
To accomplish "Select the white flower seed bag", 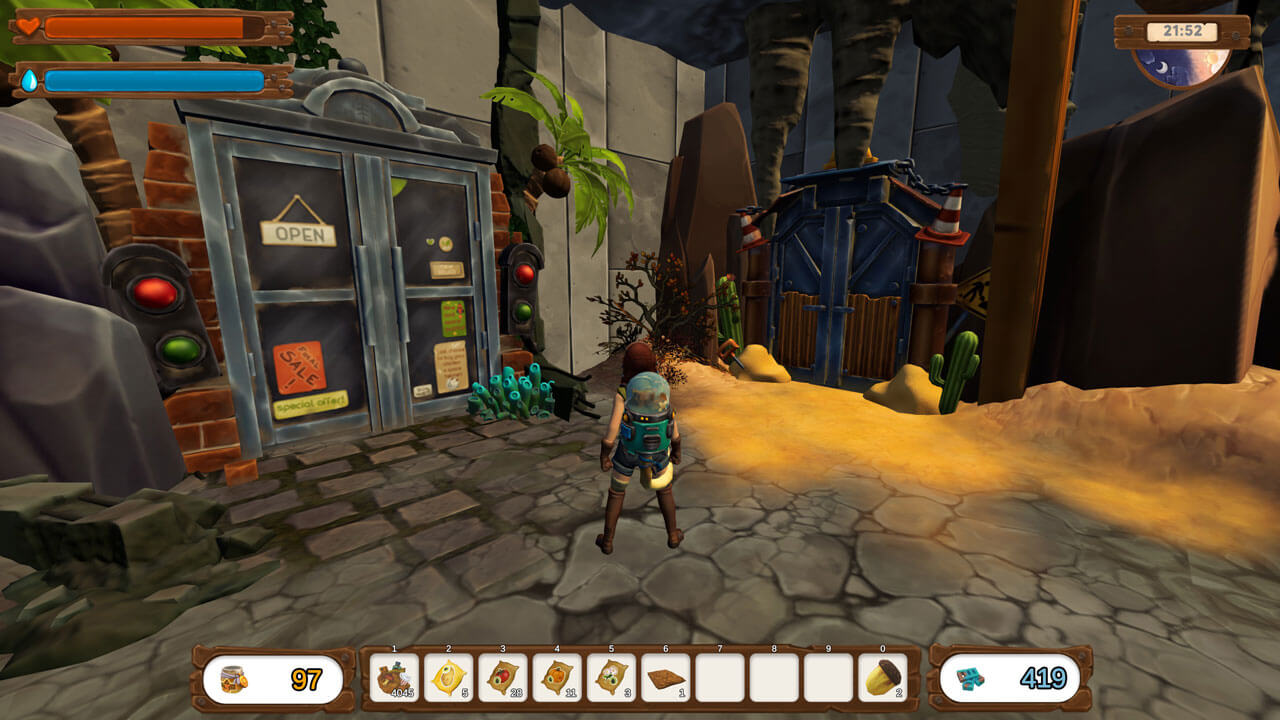I will point(611,678).
